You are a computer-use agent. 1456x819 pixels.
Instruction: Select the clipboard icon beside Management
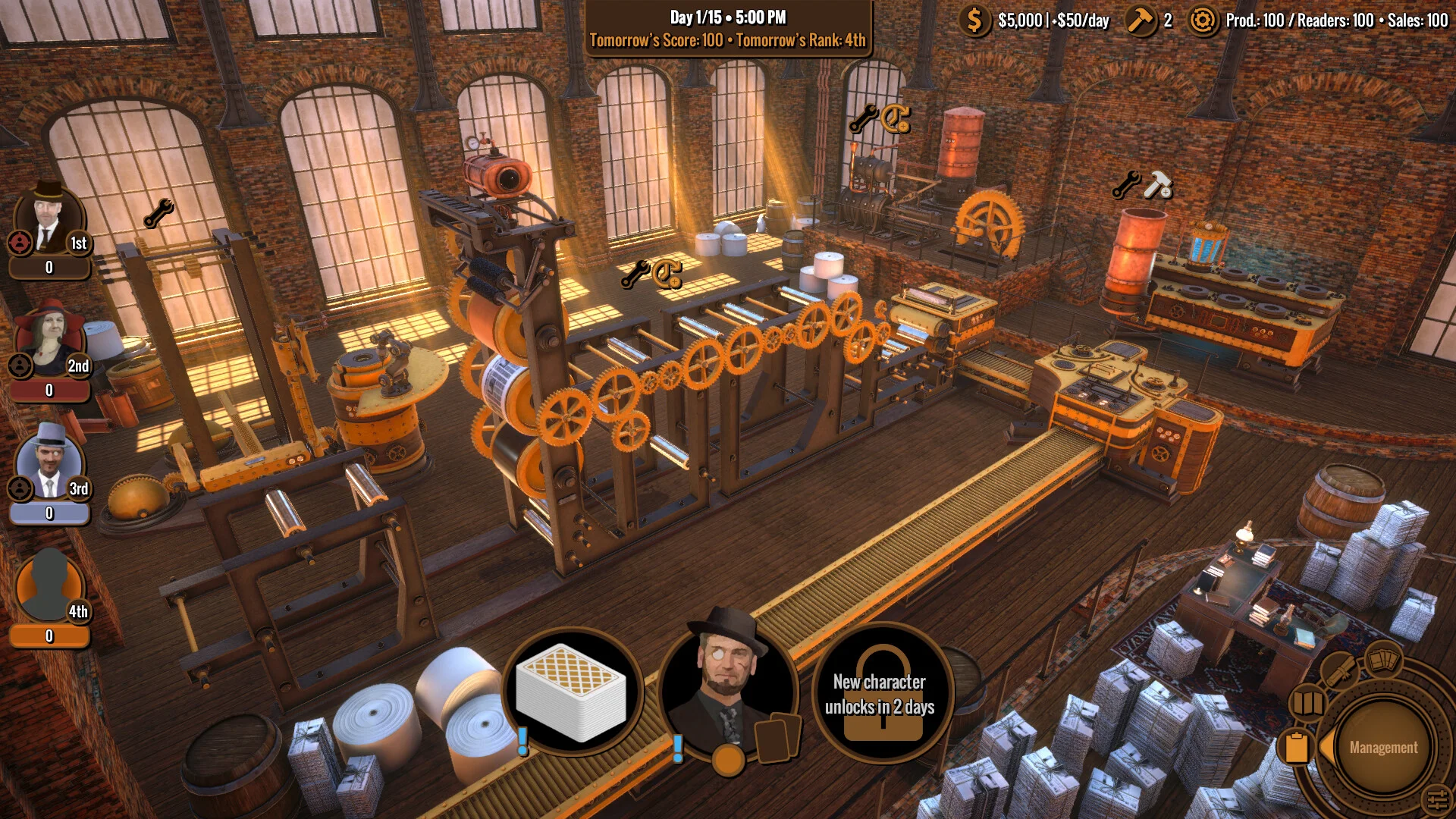pos(1296,746)
